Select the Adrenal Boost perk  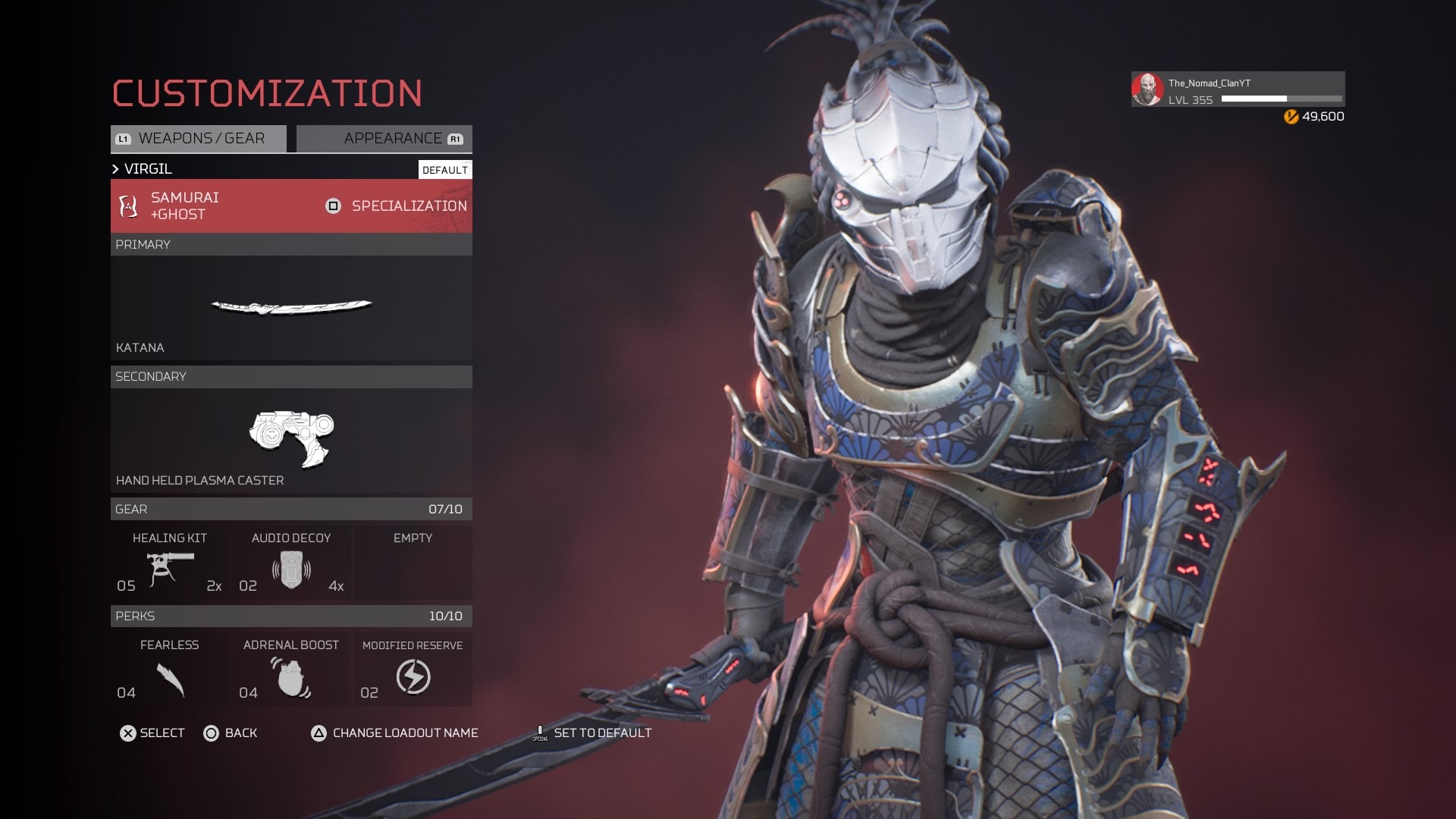[291, 670]
